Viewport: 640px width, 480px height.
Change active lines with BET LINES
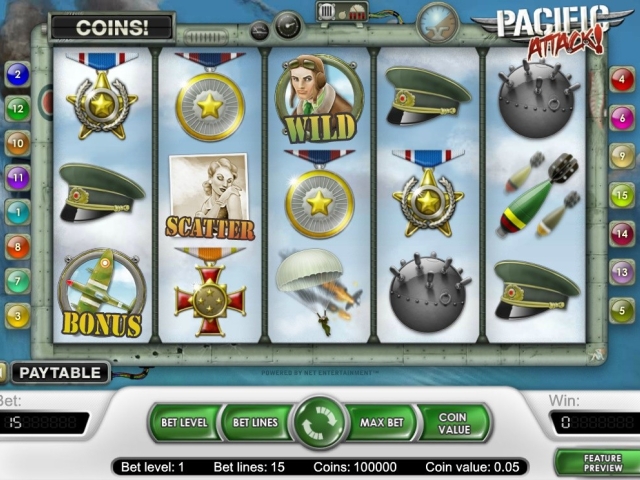click(255, 423)
